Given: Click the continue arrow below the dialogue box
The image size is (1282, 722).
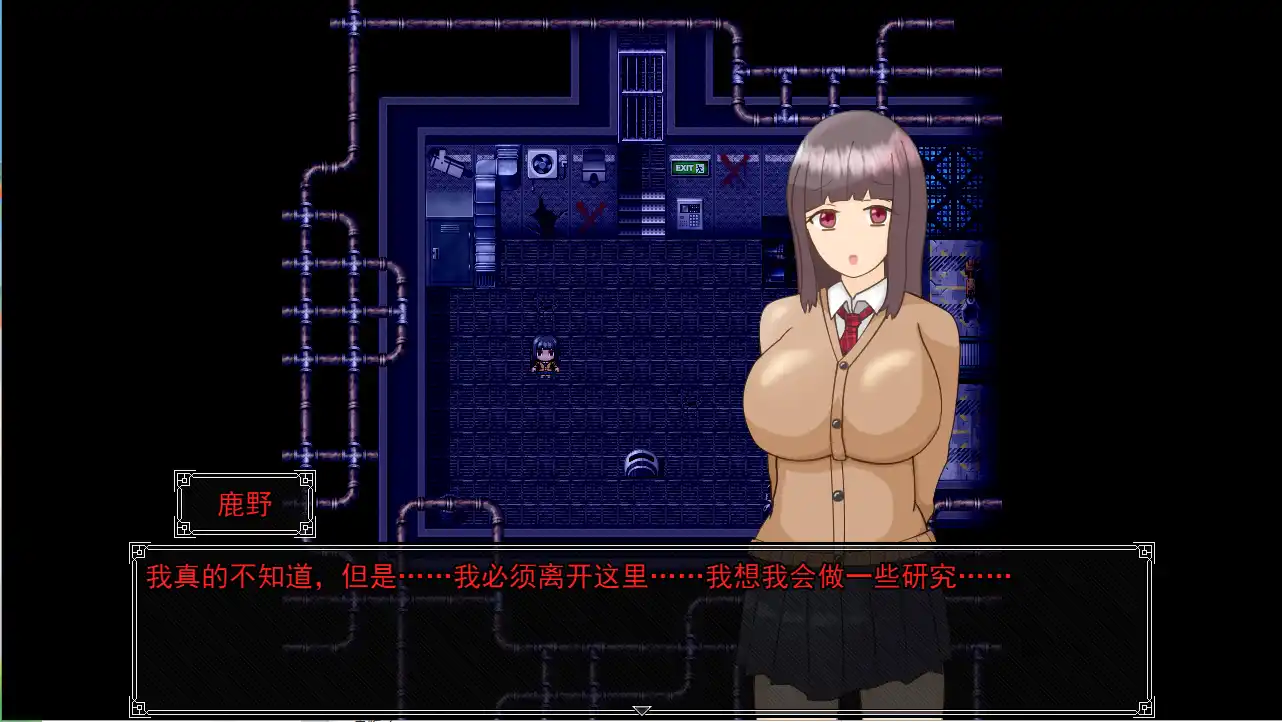Looking at the screenshot, I should pyautogui.click(x=641, y=710).
